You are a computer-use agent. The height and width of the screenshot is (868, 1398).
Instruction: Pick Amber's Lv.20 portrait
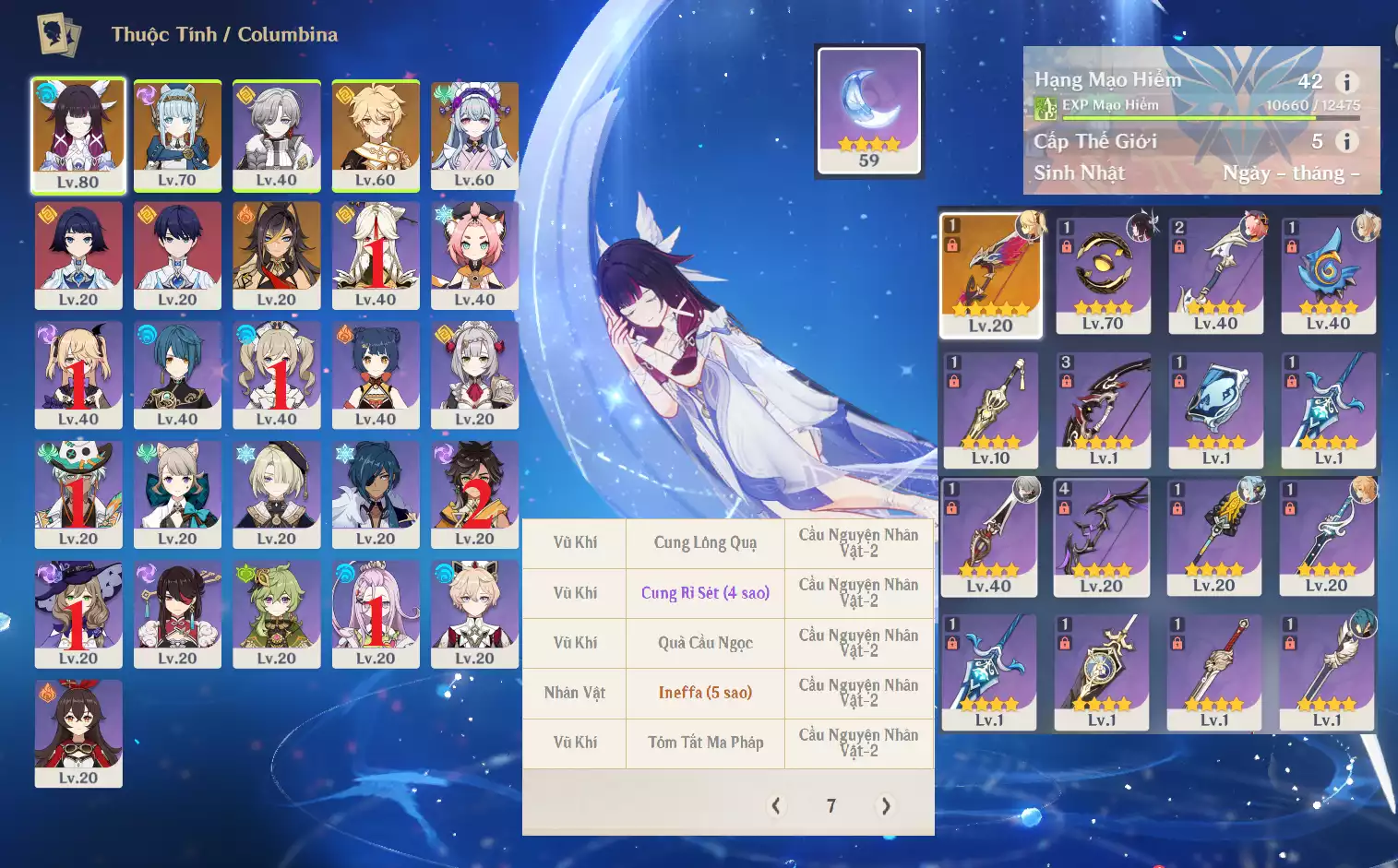click(x=78, y=732)
